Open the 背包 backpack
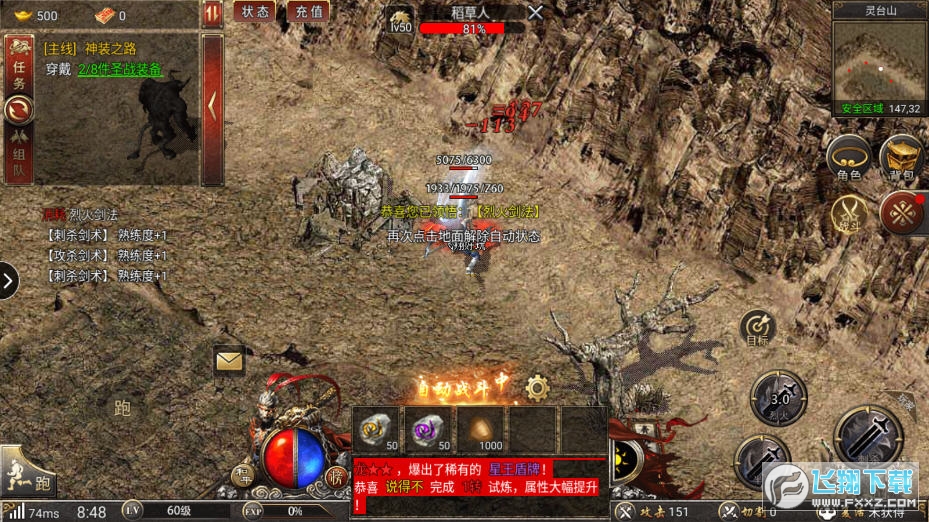The width and height of the screenshot is (929, 522). point(900,158)
